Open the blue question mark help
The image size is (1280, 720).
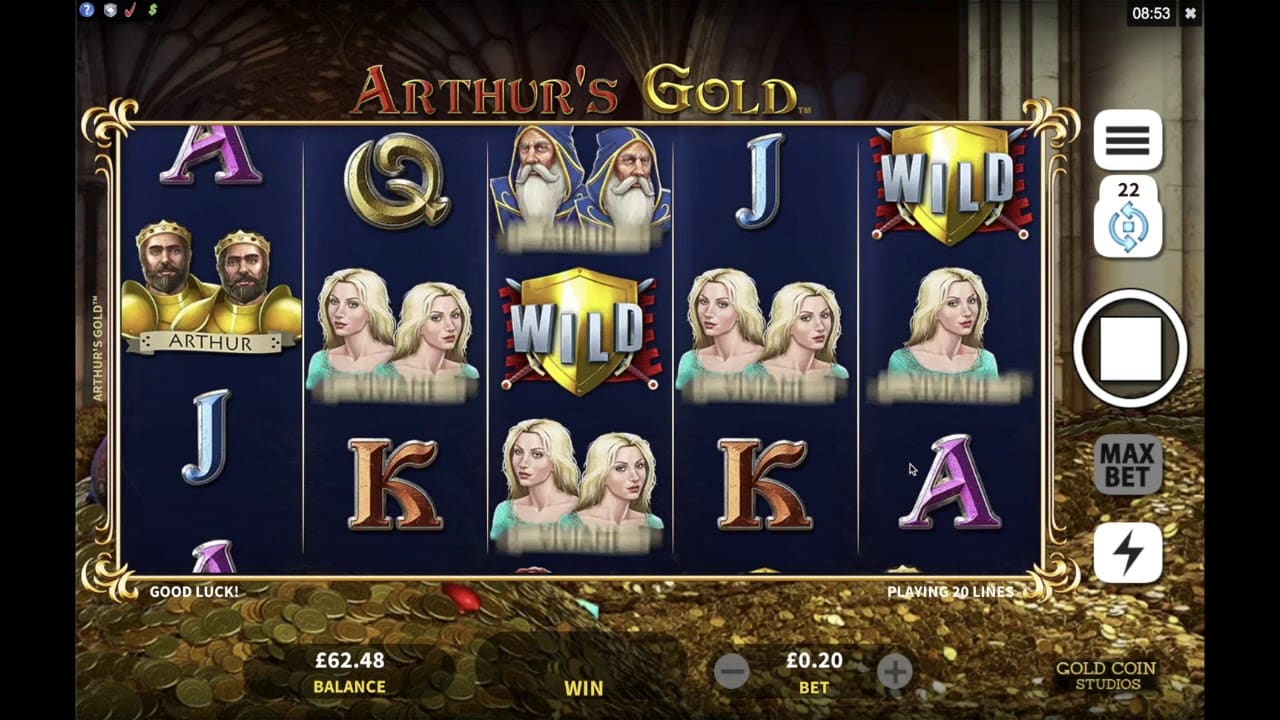(x=87, y=10)
